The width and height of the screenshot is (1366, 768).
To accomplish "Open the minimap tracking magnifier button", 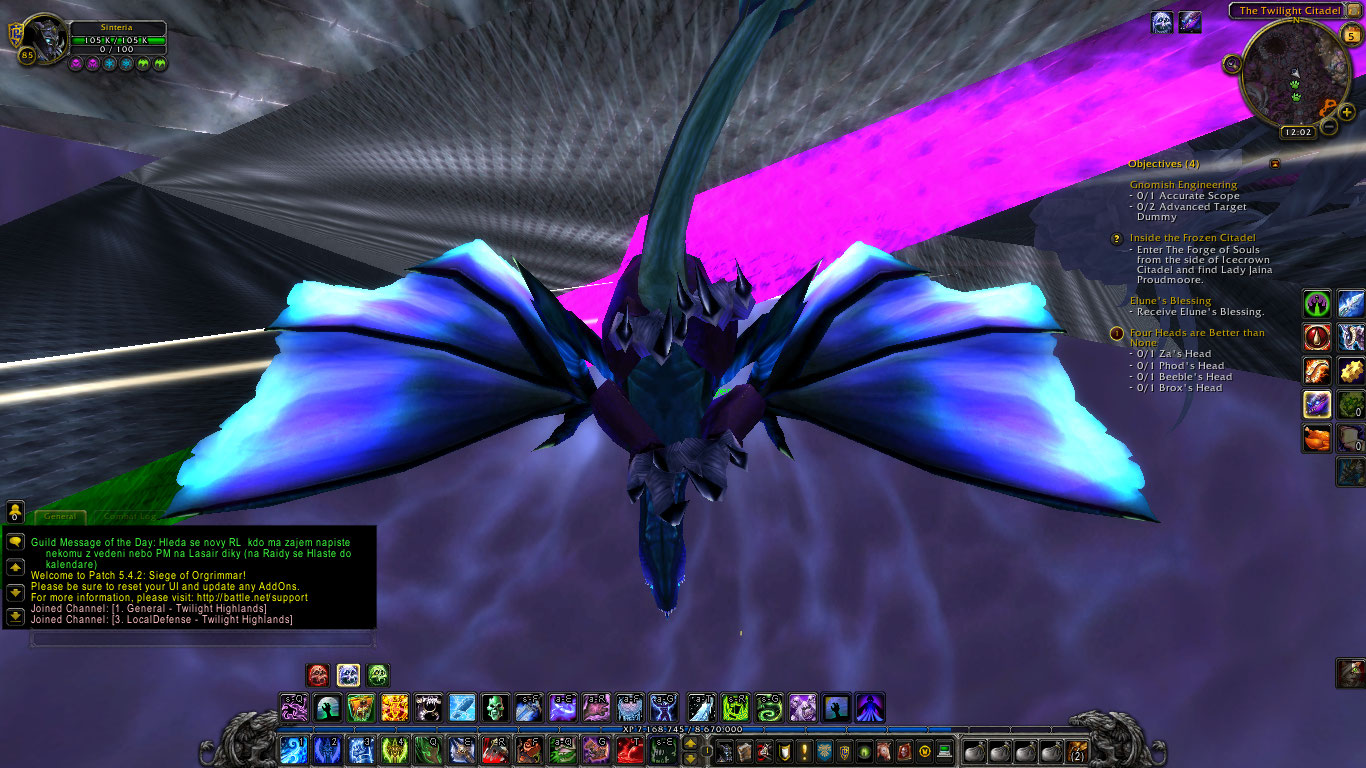I will tap(1232, 64).
